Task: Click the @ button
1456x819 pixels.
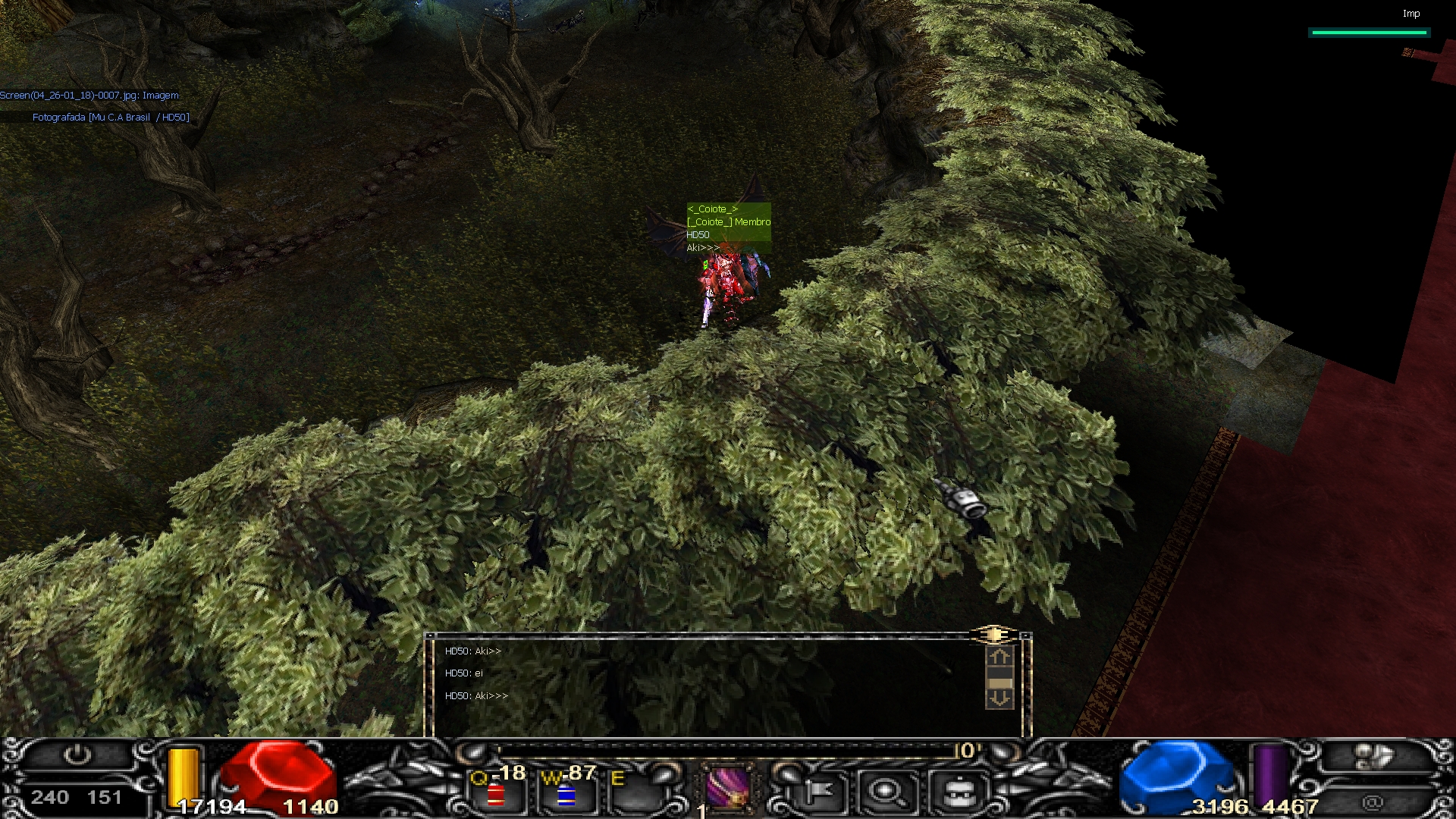Action: pyautogui.click(x=1373, y=802)
